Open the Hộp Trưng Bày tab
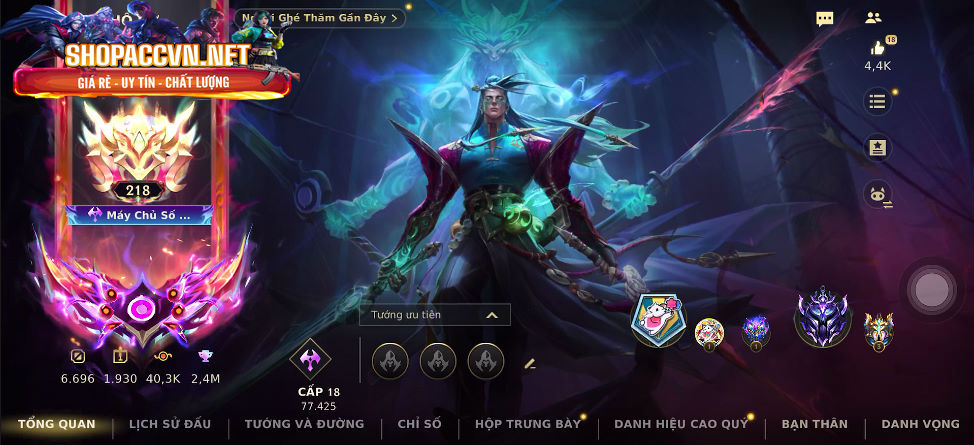The width and height of the screenshot is (974, 445). tap(527, 424)
